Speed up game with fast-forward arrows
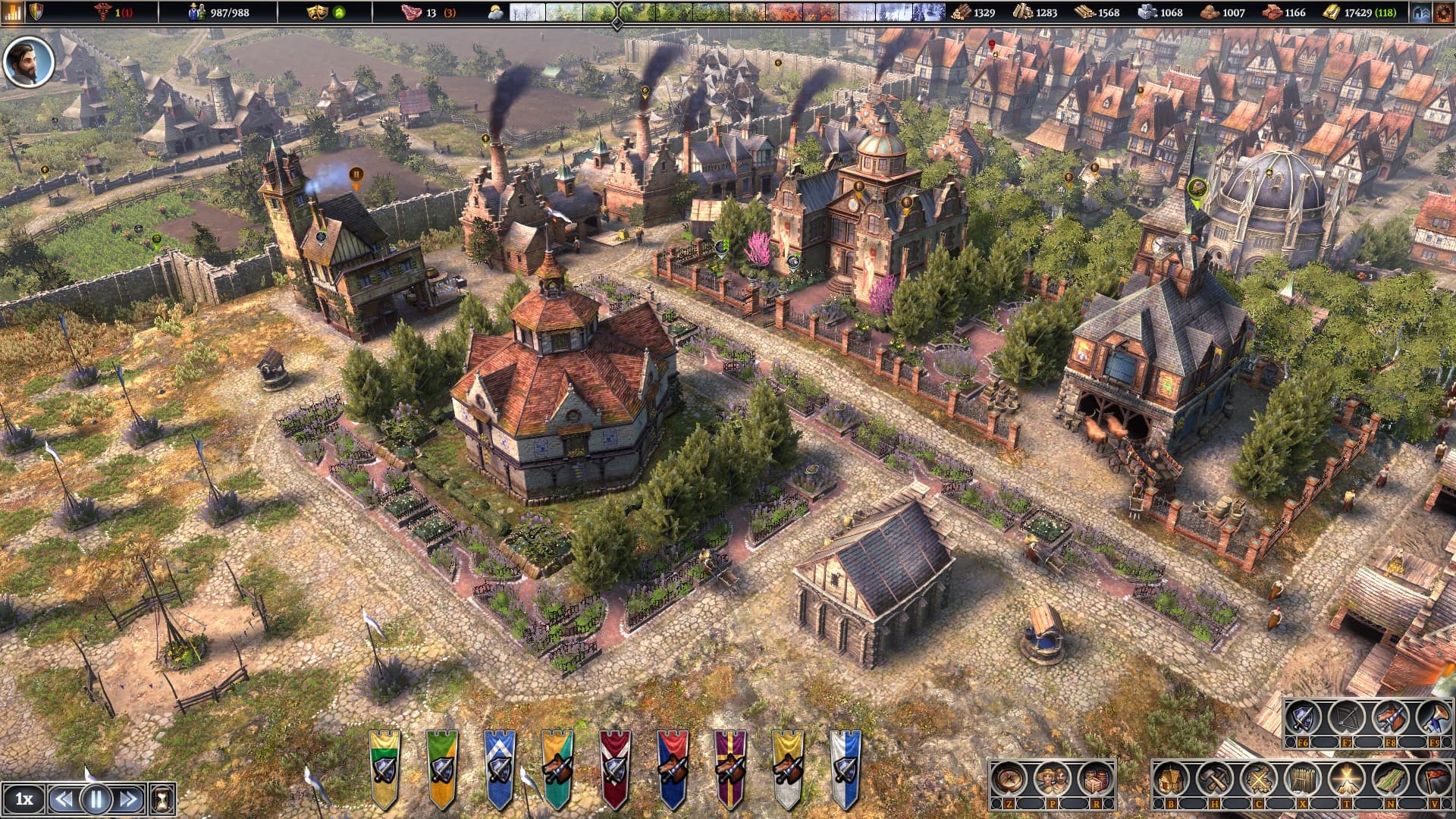This screenshot has height=819, width=1456. (x=129, y=799)
